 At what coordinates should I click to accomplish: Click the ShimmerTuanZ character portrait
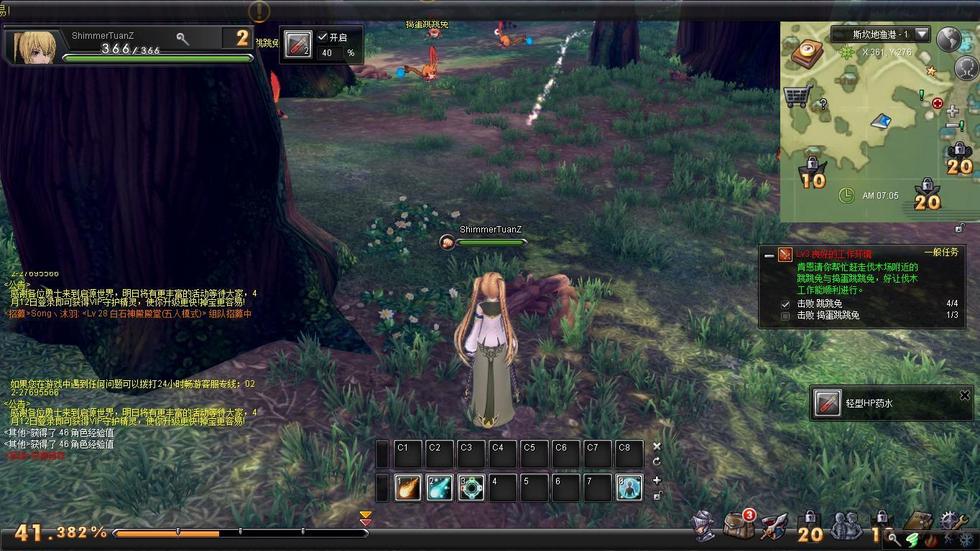[x=32, y=45]
